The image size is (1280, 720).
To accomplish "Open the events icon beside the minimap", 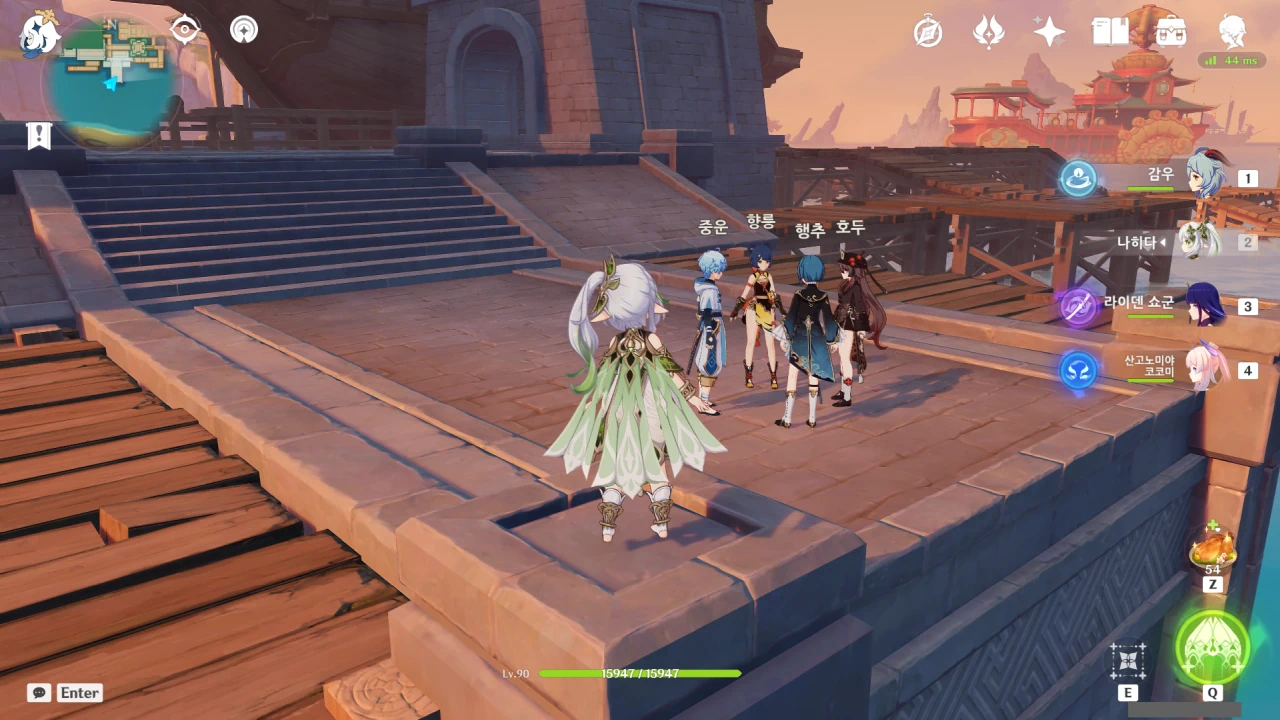I will point(243,30).
